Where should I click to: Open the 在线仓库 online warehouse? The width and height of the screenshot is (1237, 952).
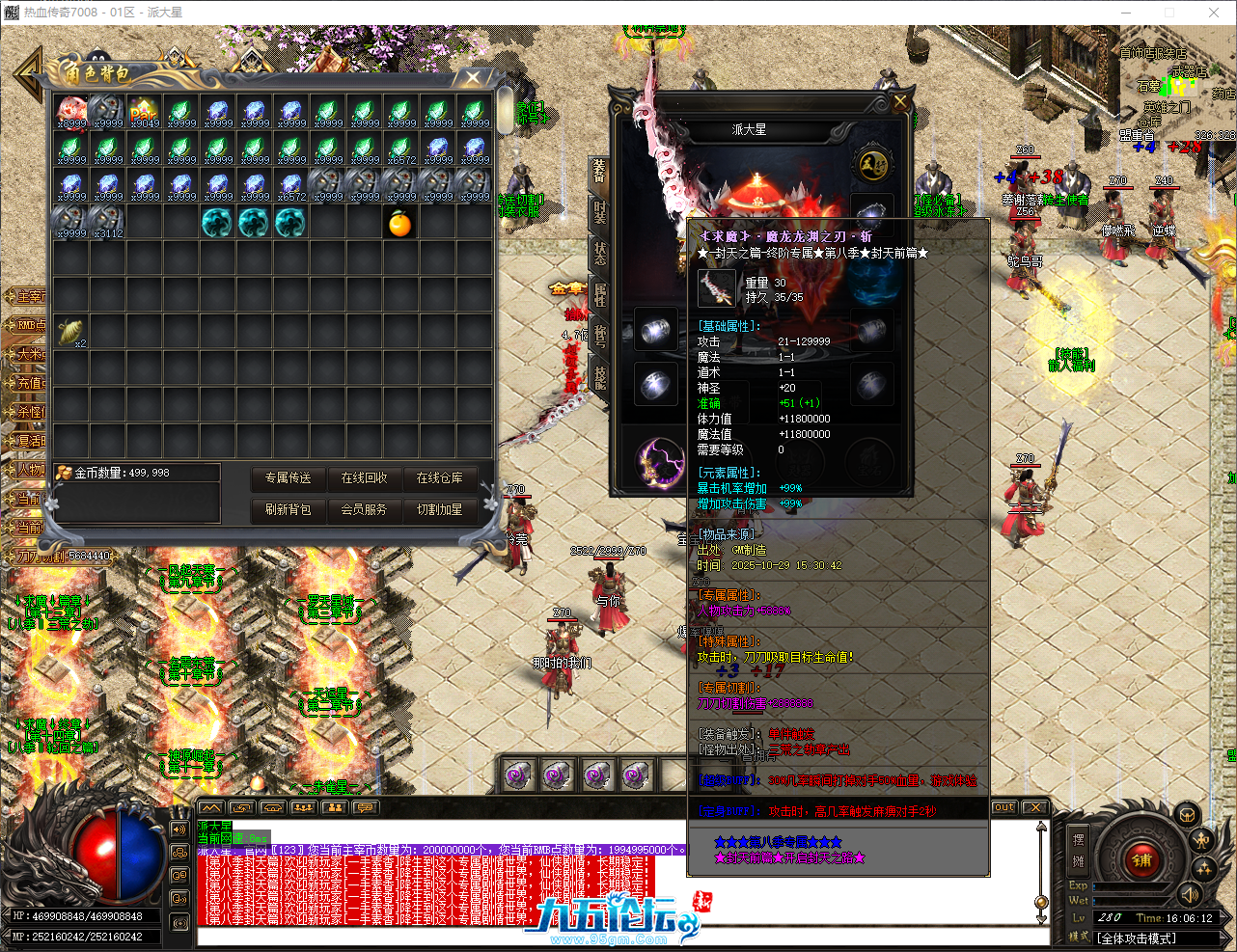(439, 478)
